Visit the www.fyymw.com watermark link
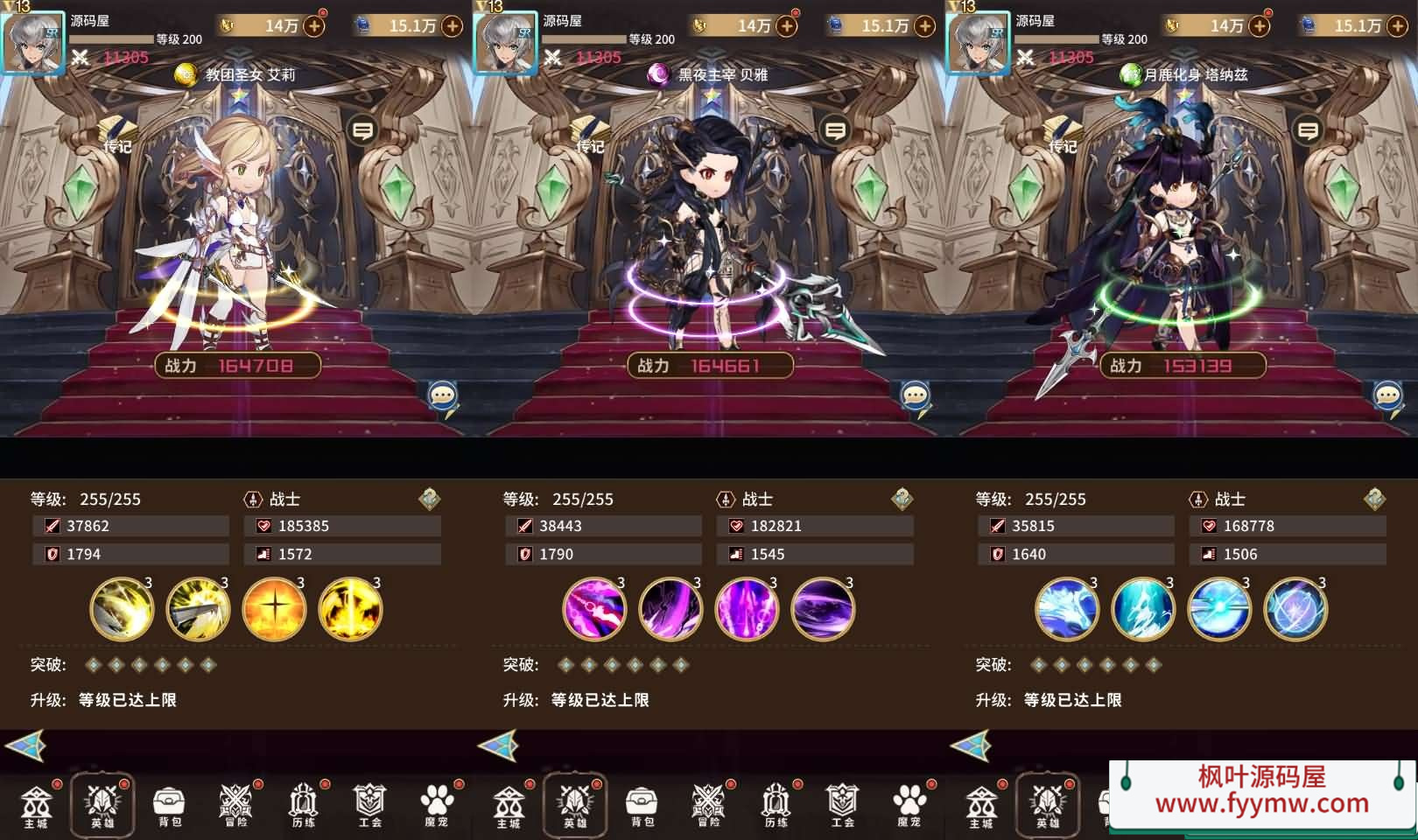 (x=1261, y=802)
